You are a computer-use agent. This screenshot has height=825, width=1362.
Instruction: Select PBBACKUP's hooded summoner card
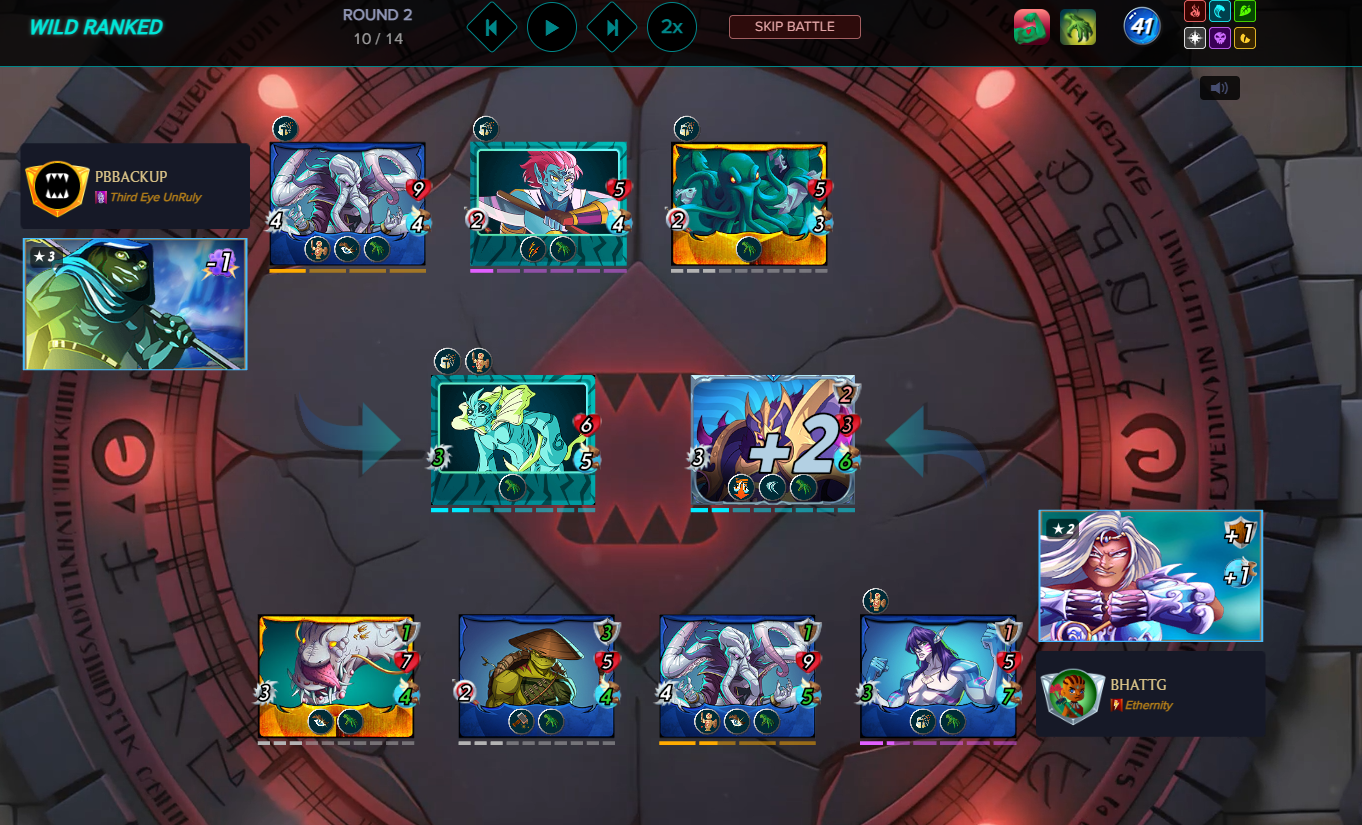coord(135,304)
